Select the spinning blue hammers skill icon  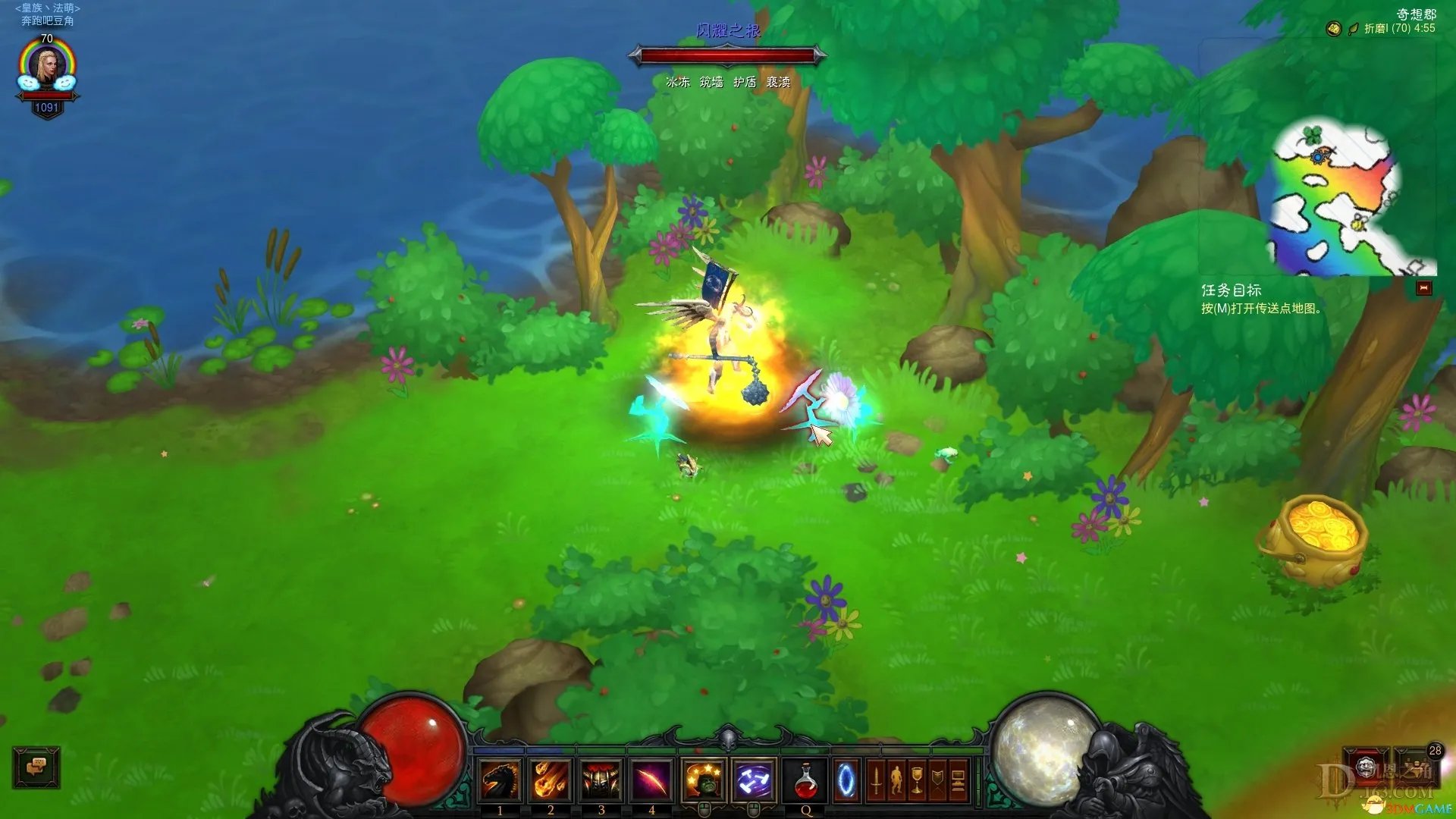pyautogui.click(x=754, y=780)
